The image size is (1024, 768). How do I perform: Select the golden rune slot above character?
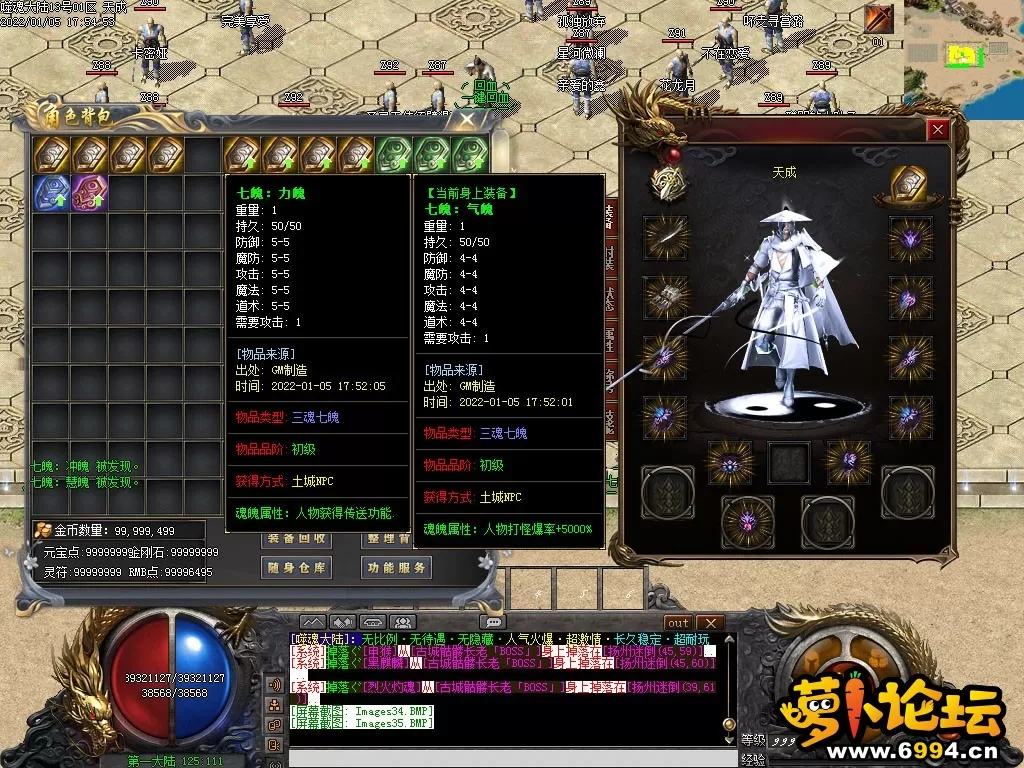point(909,185)
